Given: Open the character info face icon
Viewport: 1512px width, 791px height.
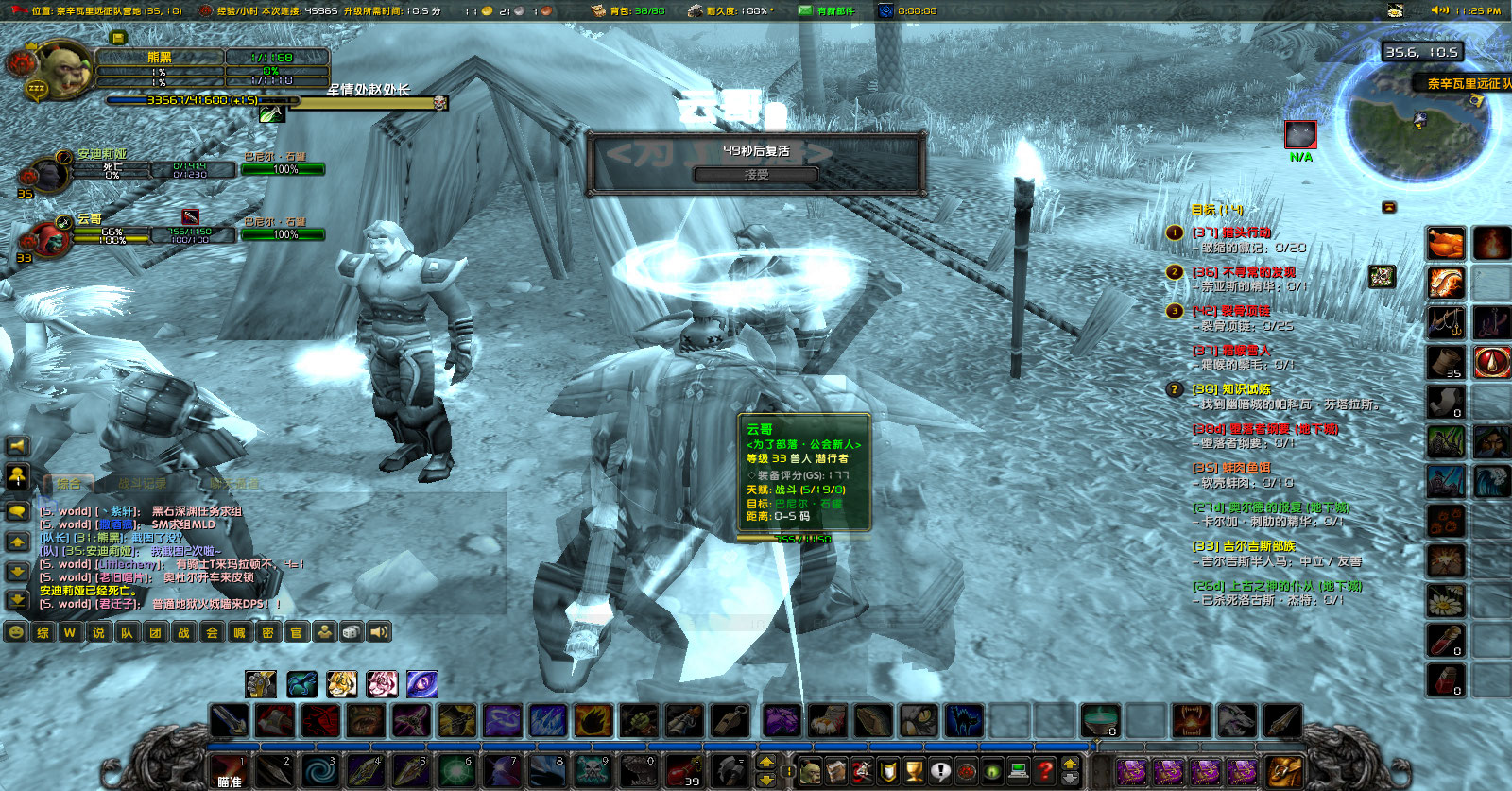Looking at the screenshot, I should [x=809, y=770].
